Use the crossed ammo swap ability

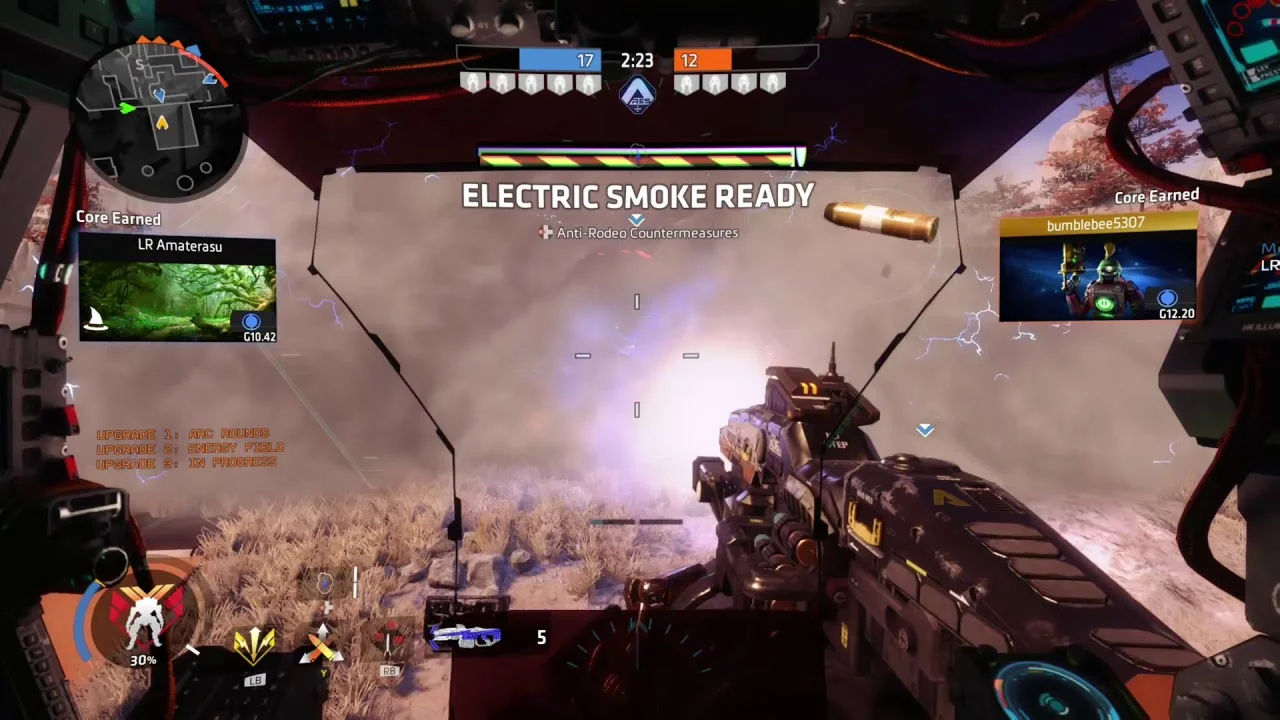(322, 644)
